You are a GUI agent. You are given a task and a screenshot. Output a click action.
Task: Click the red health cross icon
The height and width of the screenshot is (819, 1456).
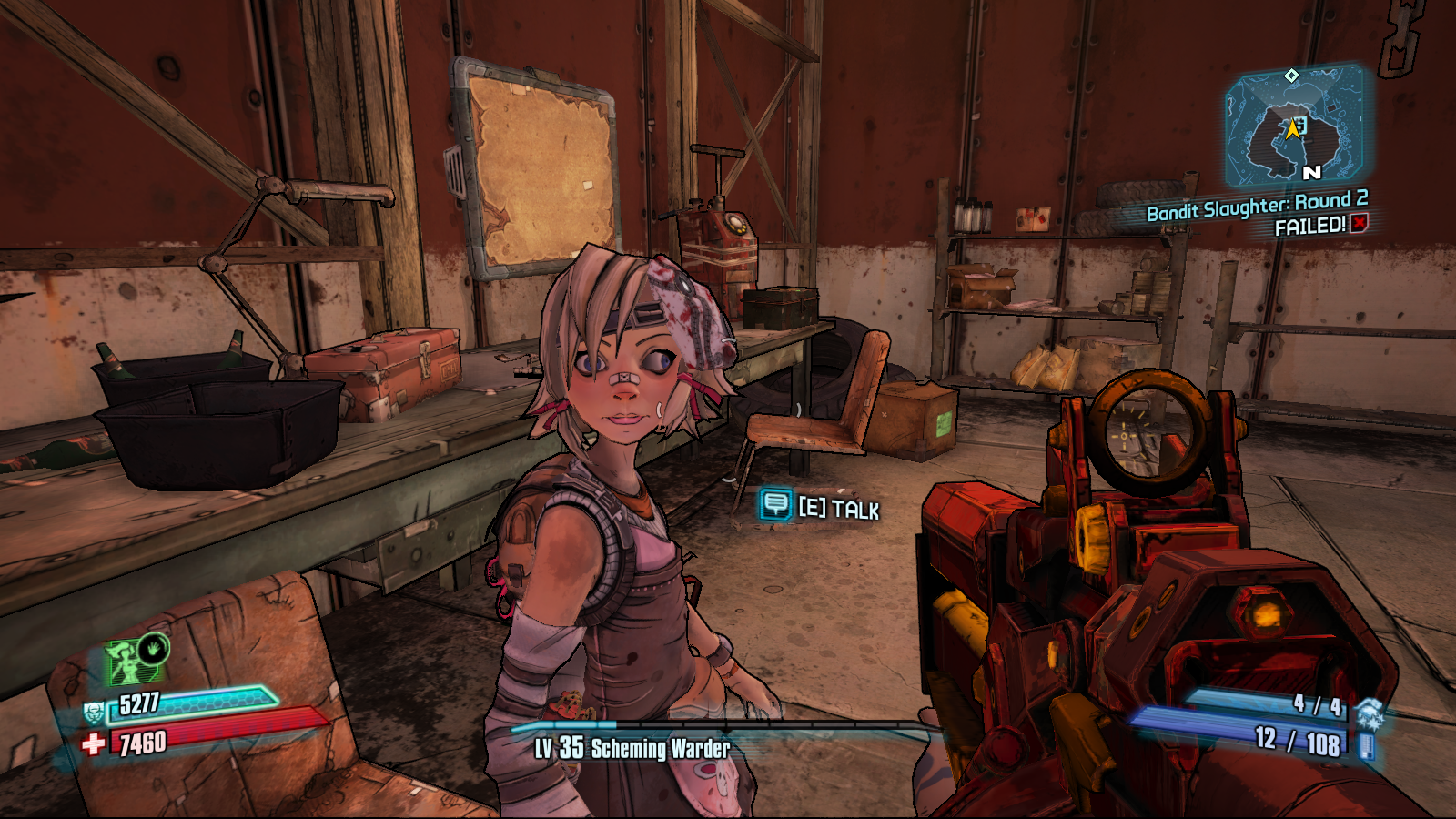(93, 744)
